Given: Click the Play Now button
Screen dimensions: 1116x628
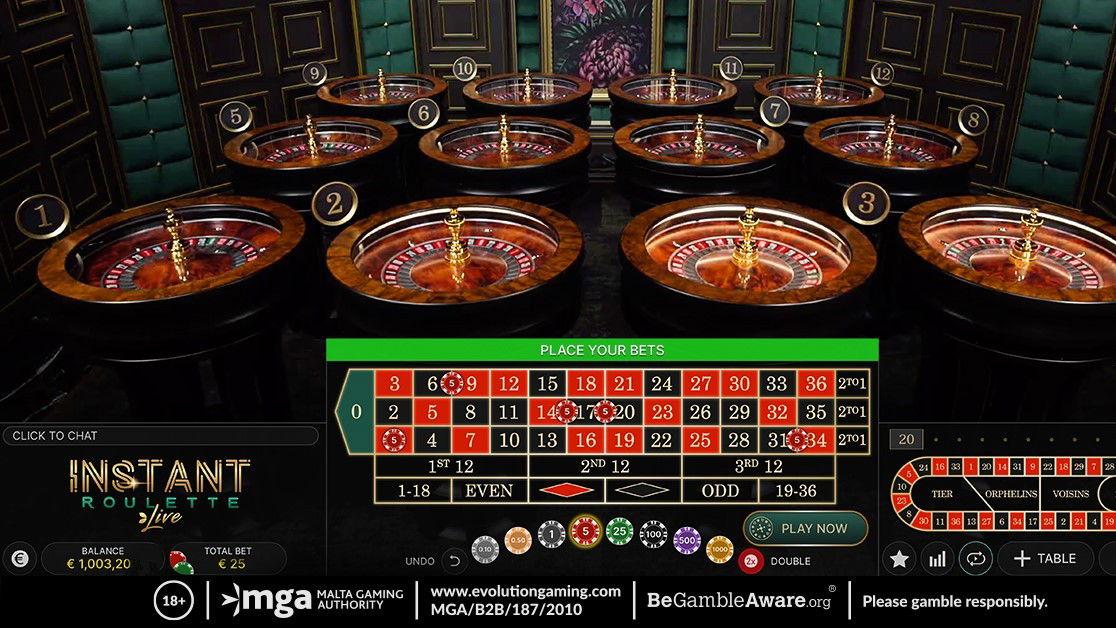Looking at the screenshot, I should [x=805, y=528].
